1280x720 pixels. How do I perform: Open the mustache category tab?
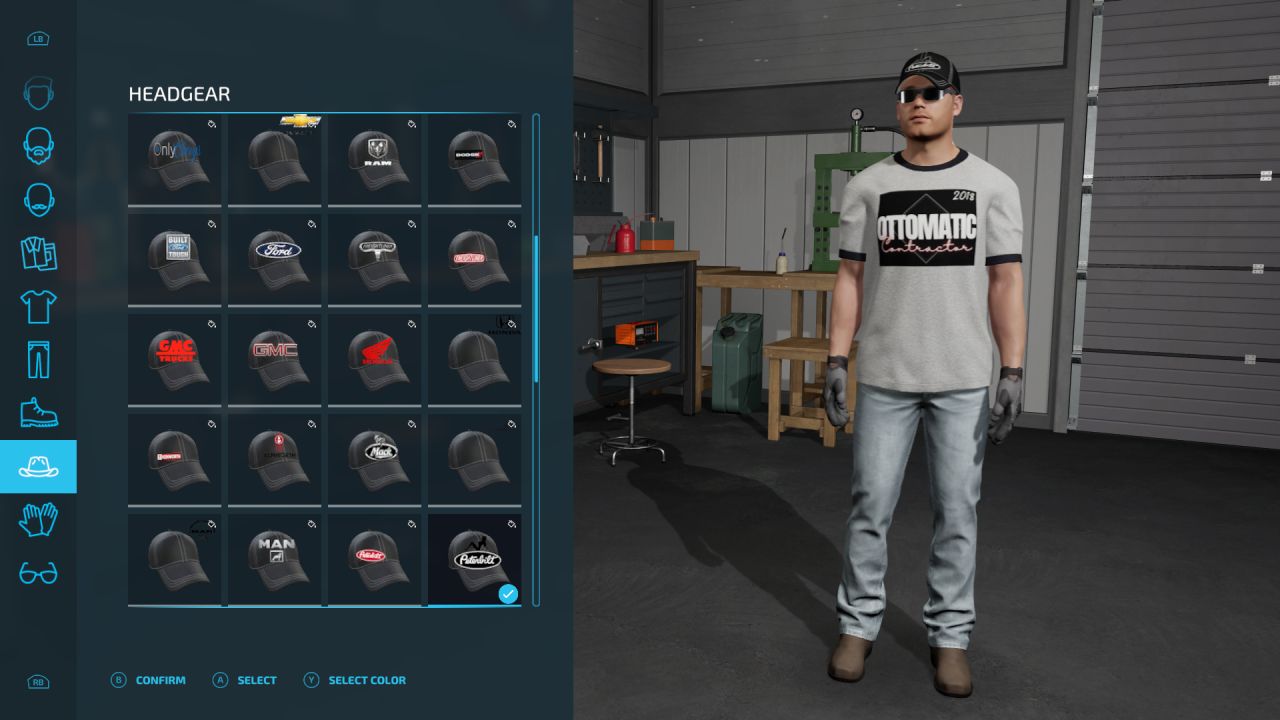(38, 199)
